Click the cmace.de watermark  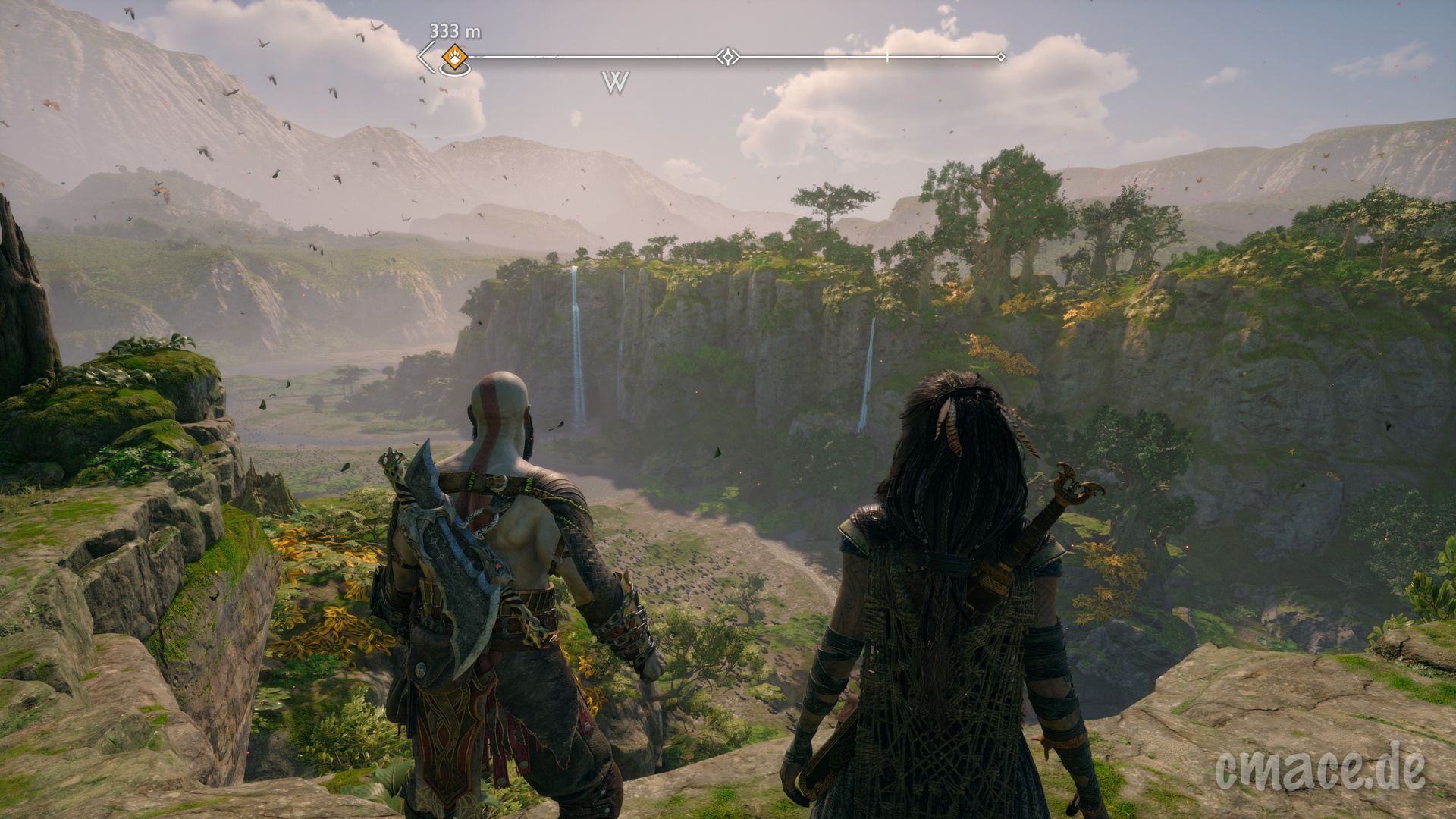[1319, 767]
